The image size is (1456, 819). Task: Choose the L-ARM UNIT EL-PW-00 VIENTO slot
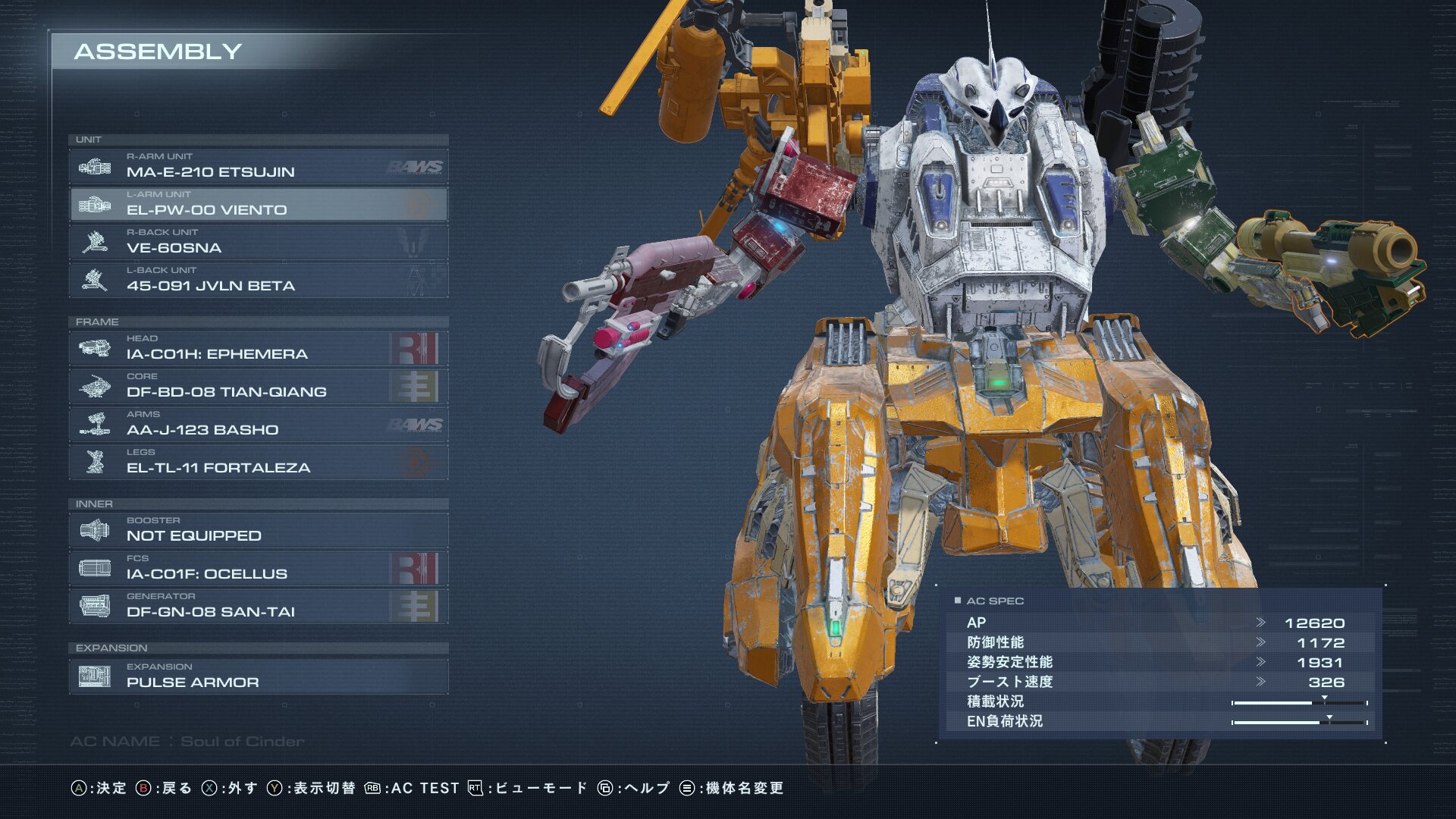pyautogui.click(x=258, y=204)
